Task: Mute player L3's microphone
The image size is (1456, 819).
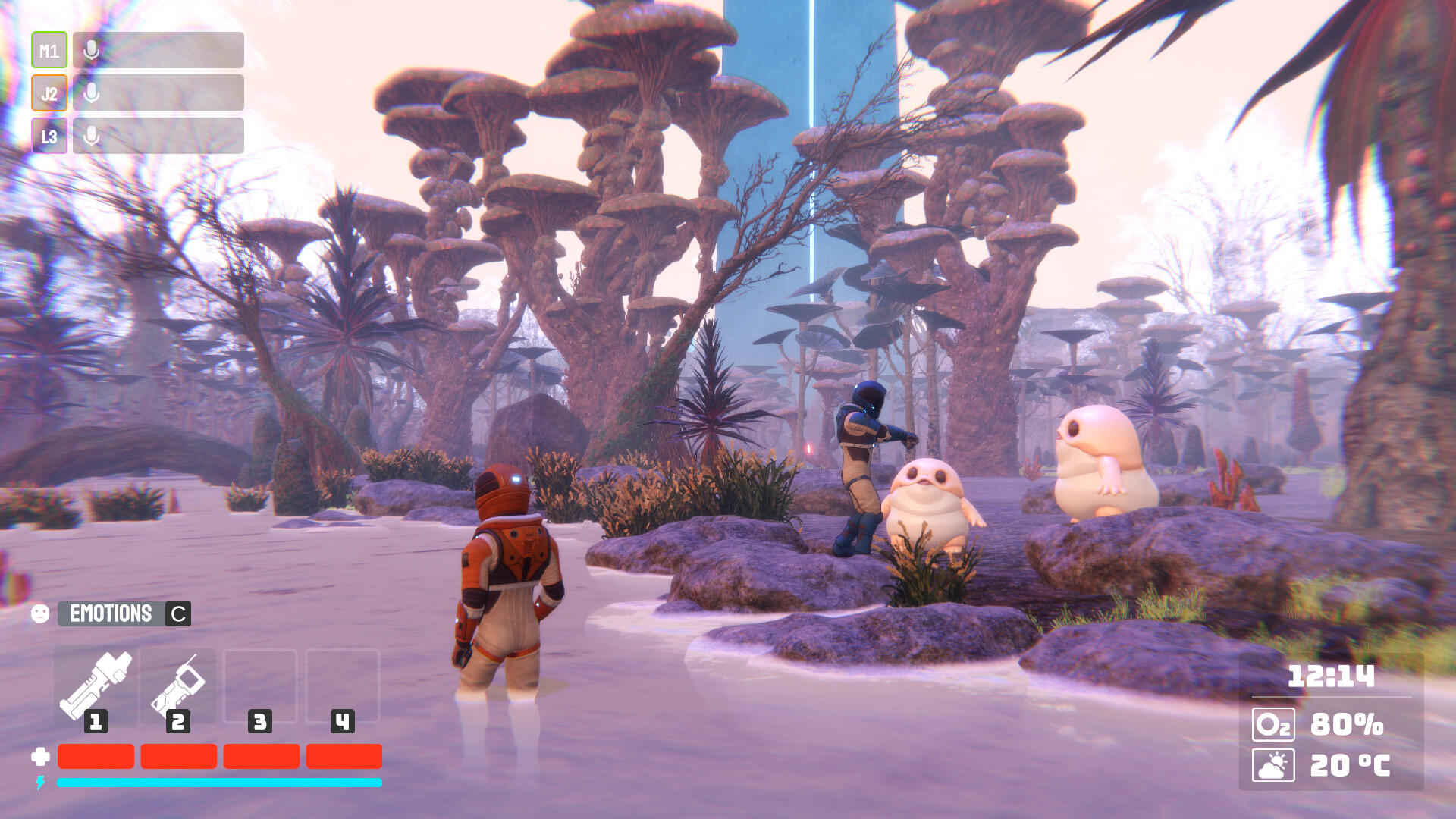Action: click(92, 136)
